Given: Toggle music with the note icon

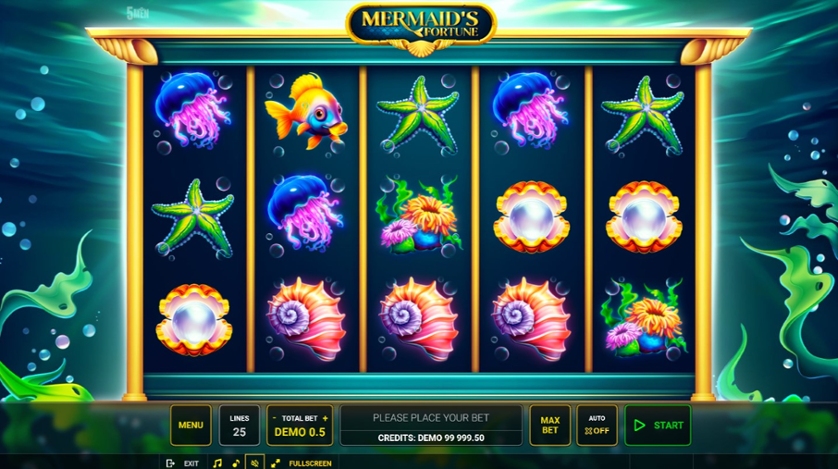Looking at the screenshot, I should pos(217,463).
